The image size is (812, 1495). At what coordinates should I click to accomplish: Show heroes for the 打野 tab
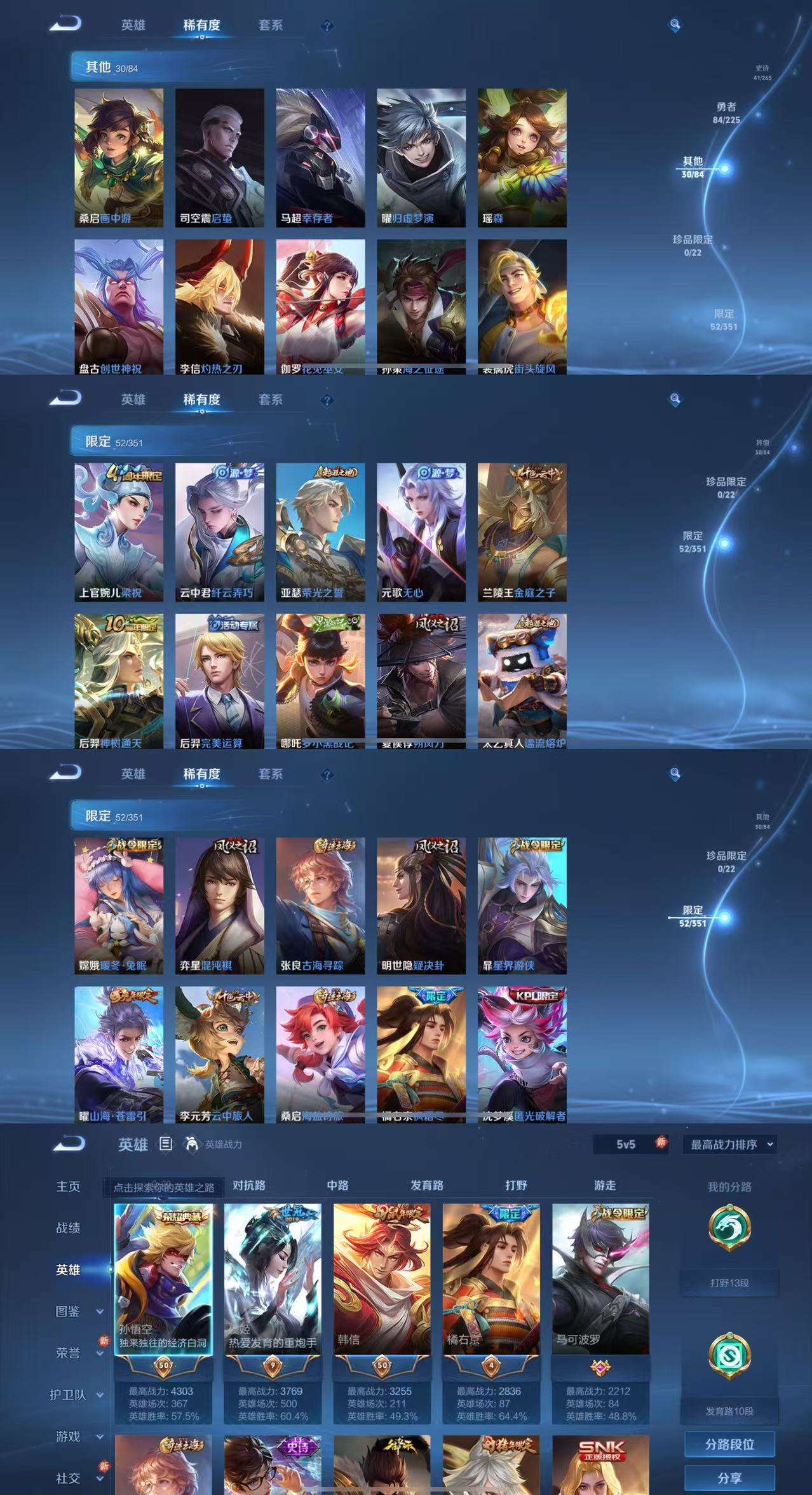pos(516,1185)
